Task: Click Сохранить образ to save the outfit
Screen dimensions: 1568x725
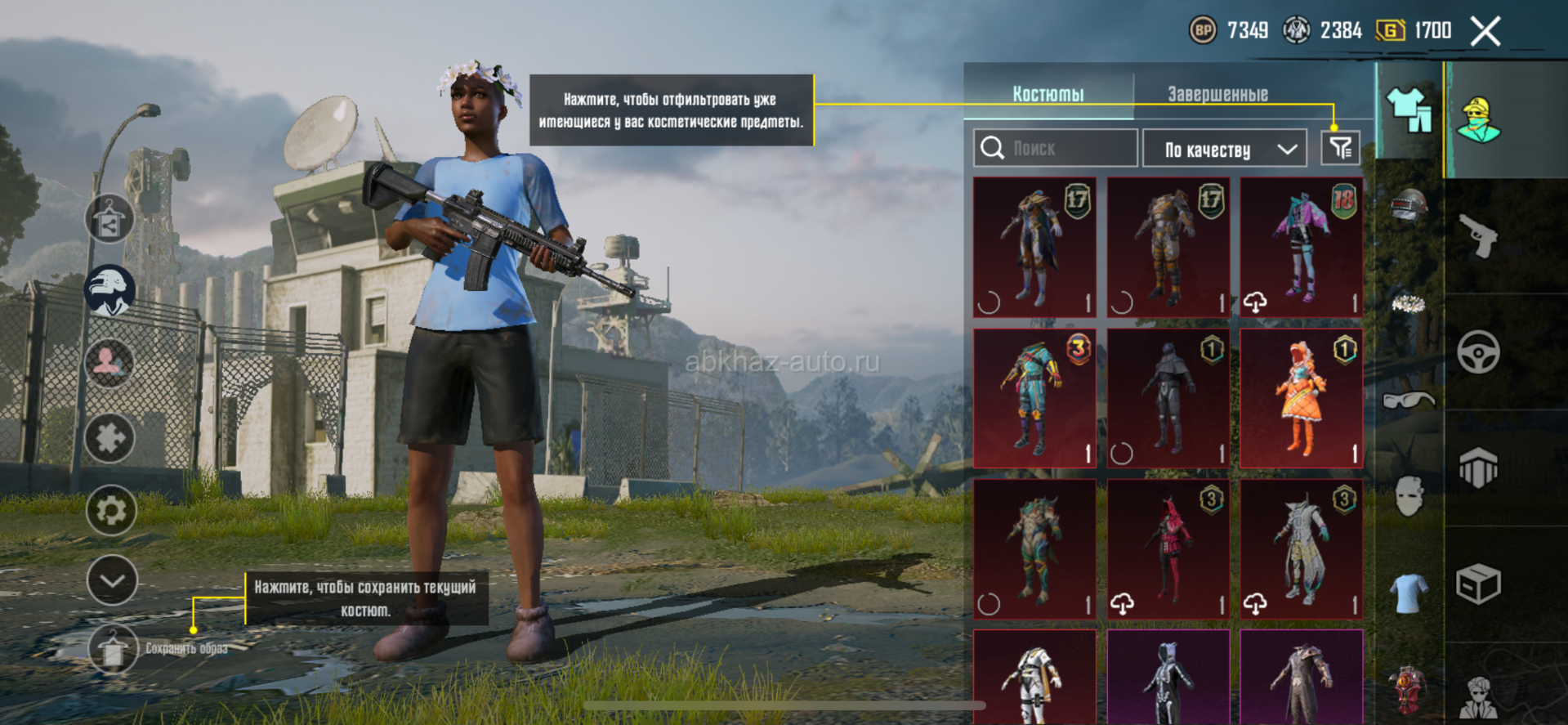Action: tap(113, 649)
